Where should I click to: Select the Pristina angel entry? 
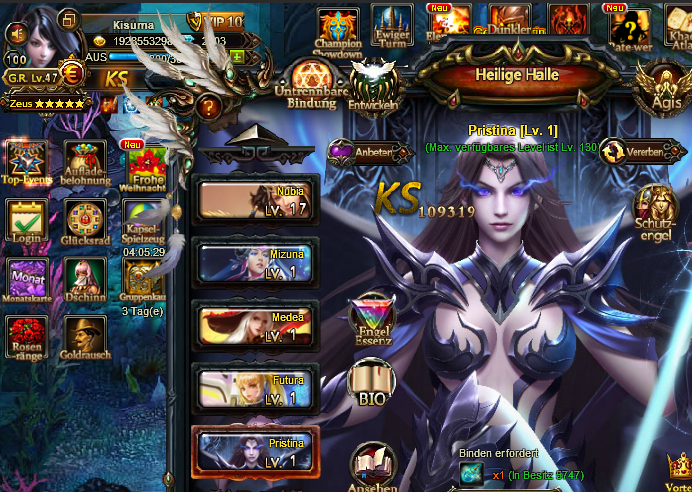pyautogui.click(x=257, y=454)
